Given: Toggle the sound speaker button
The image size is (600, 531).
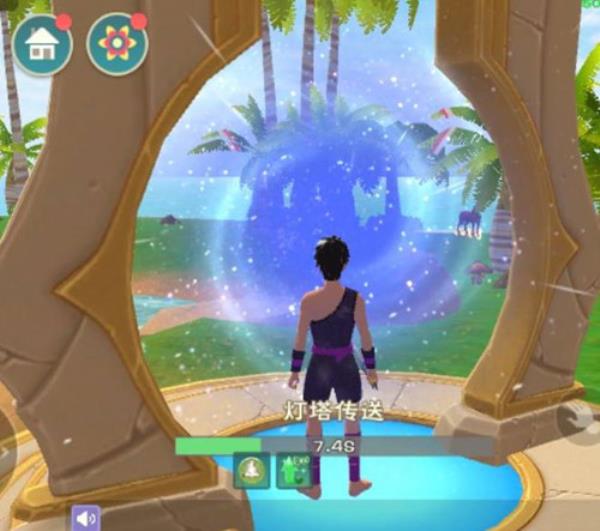Looking at the screenshot, I should click(85, 518).
